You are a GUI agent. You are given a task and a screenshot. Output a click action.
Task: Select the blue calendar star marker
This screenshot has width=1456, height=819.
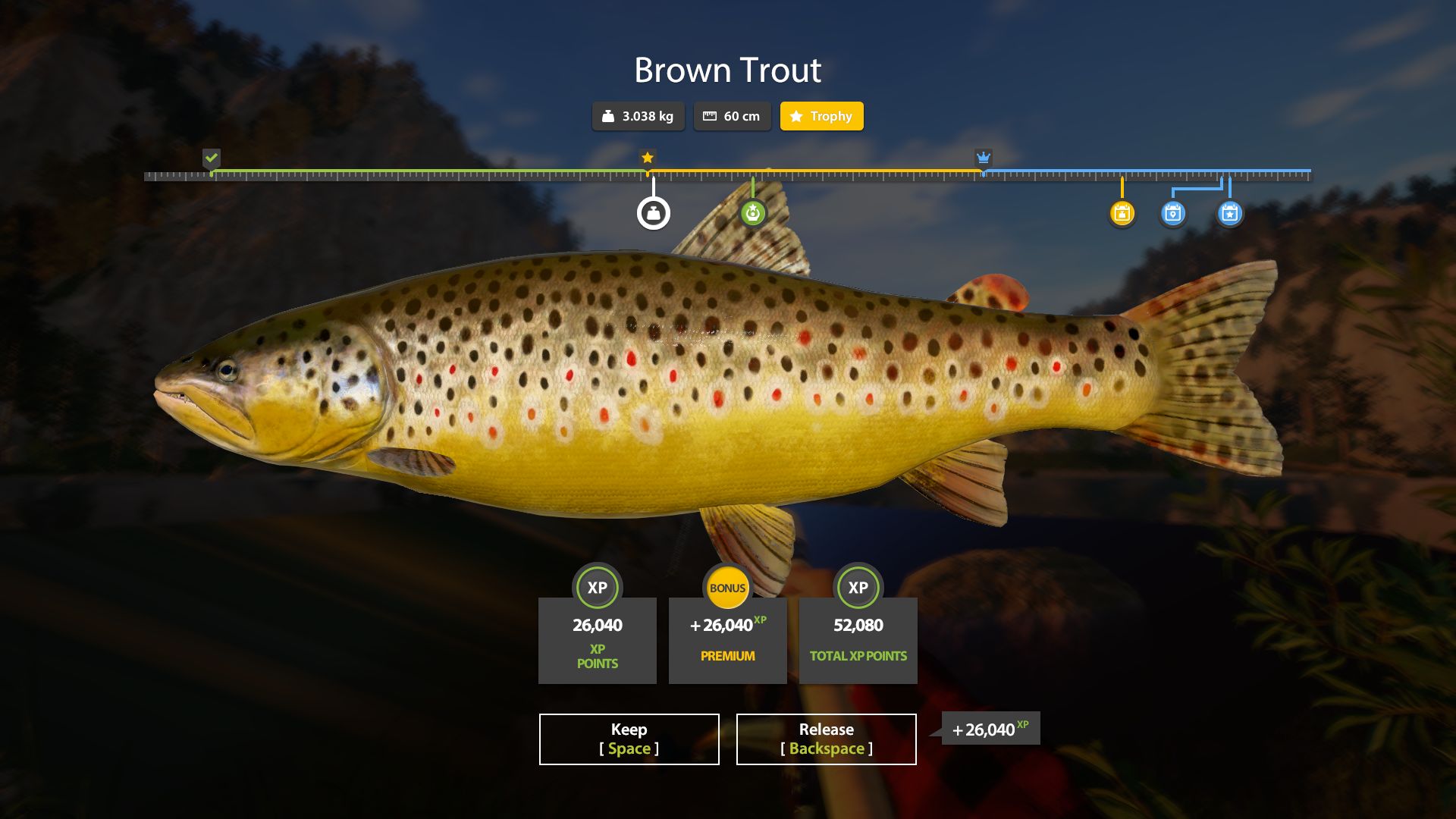coord(1229,213)
